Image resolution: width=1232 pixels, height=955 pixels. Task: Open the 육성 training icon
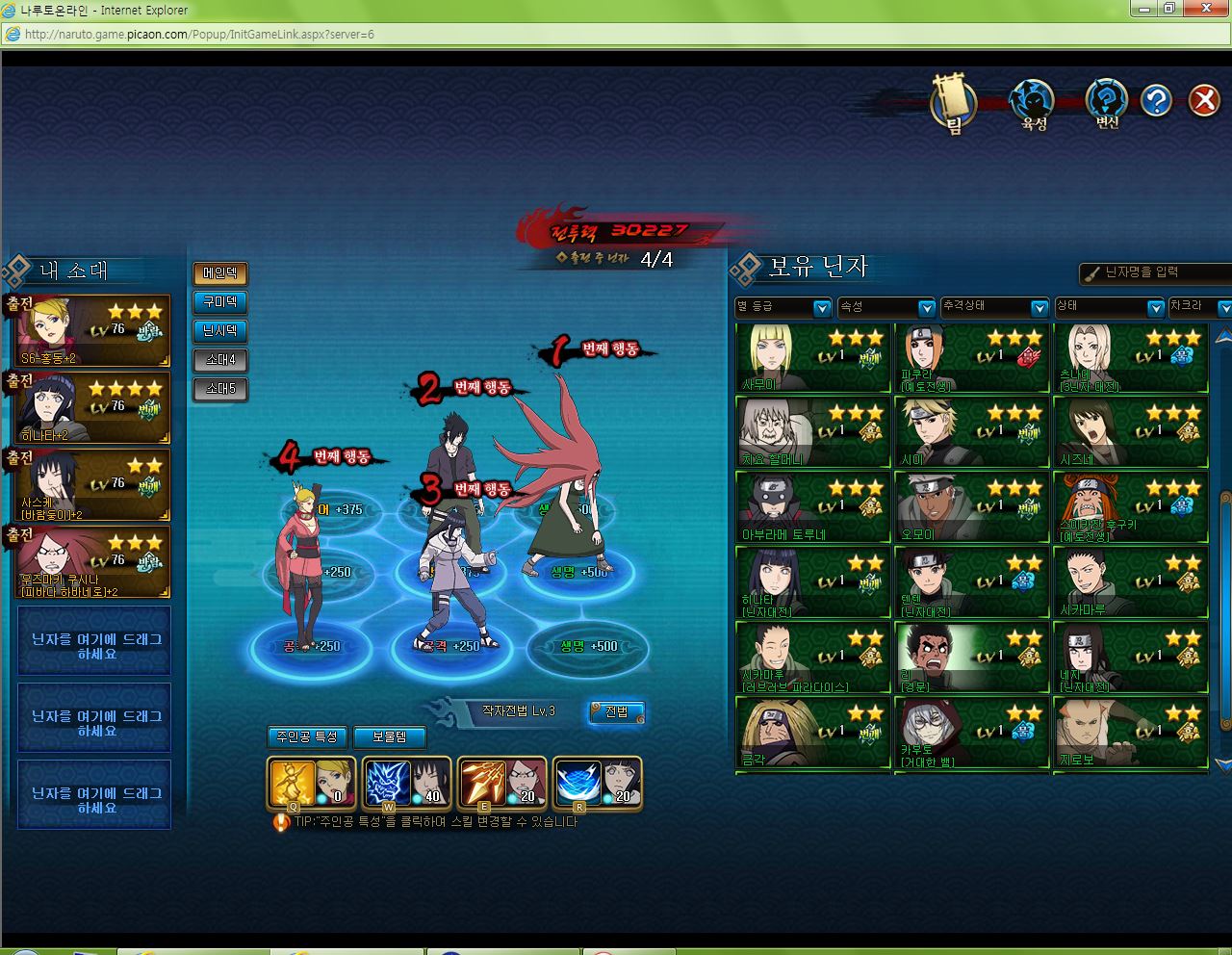[x=1033, y=102]
